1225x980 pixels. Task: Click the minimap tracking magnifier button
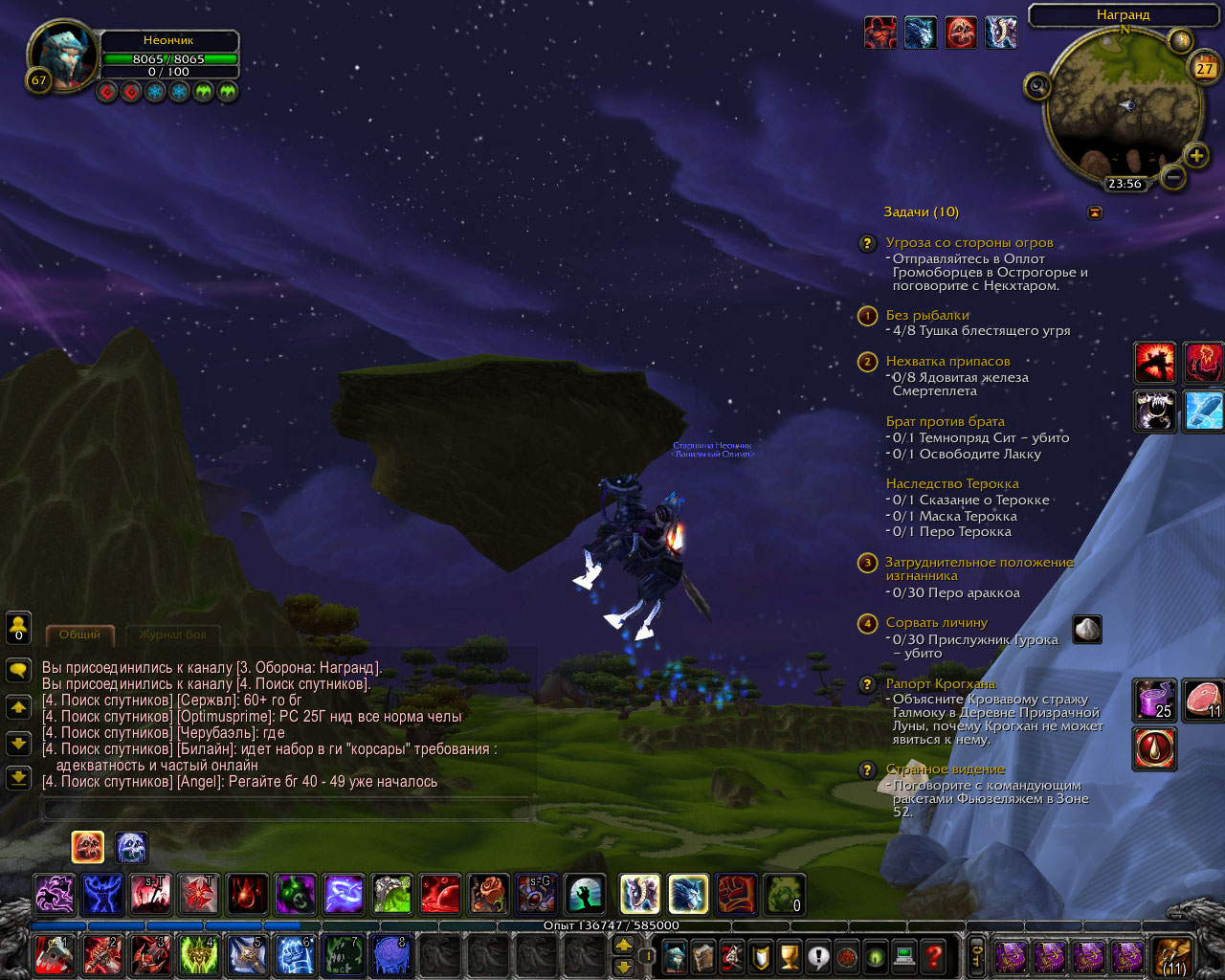click(1037, 88)
